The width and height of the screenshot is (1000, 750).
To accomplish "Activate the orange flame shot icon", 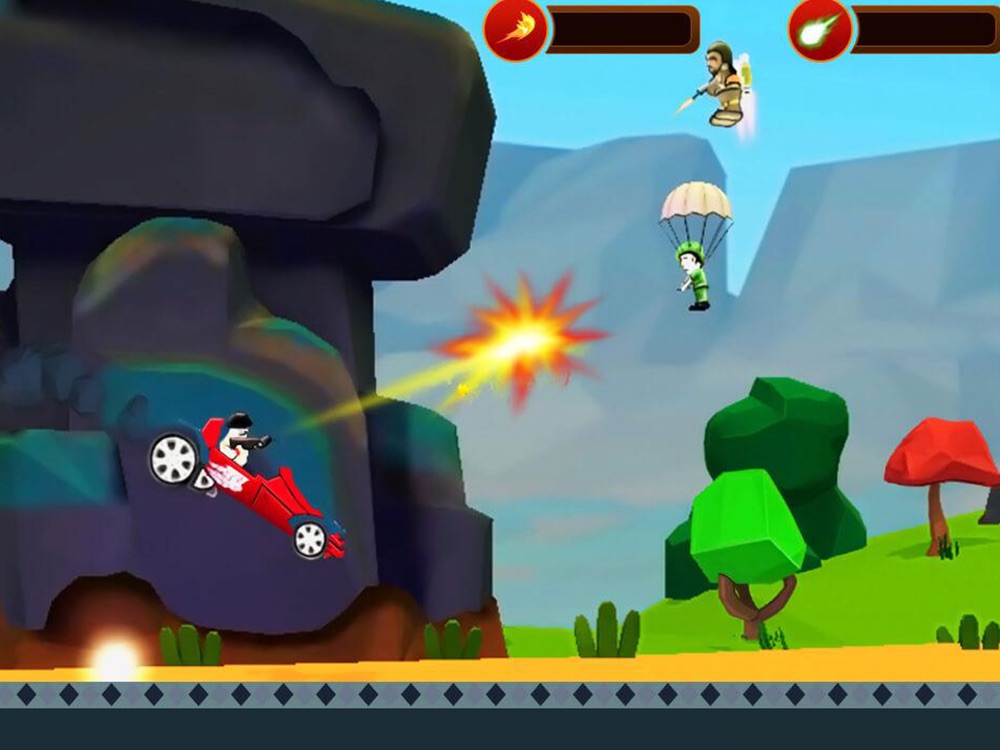I will 516,29.
